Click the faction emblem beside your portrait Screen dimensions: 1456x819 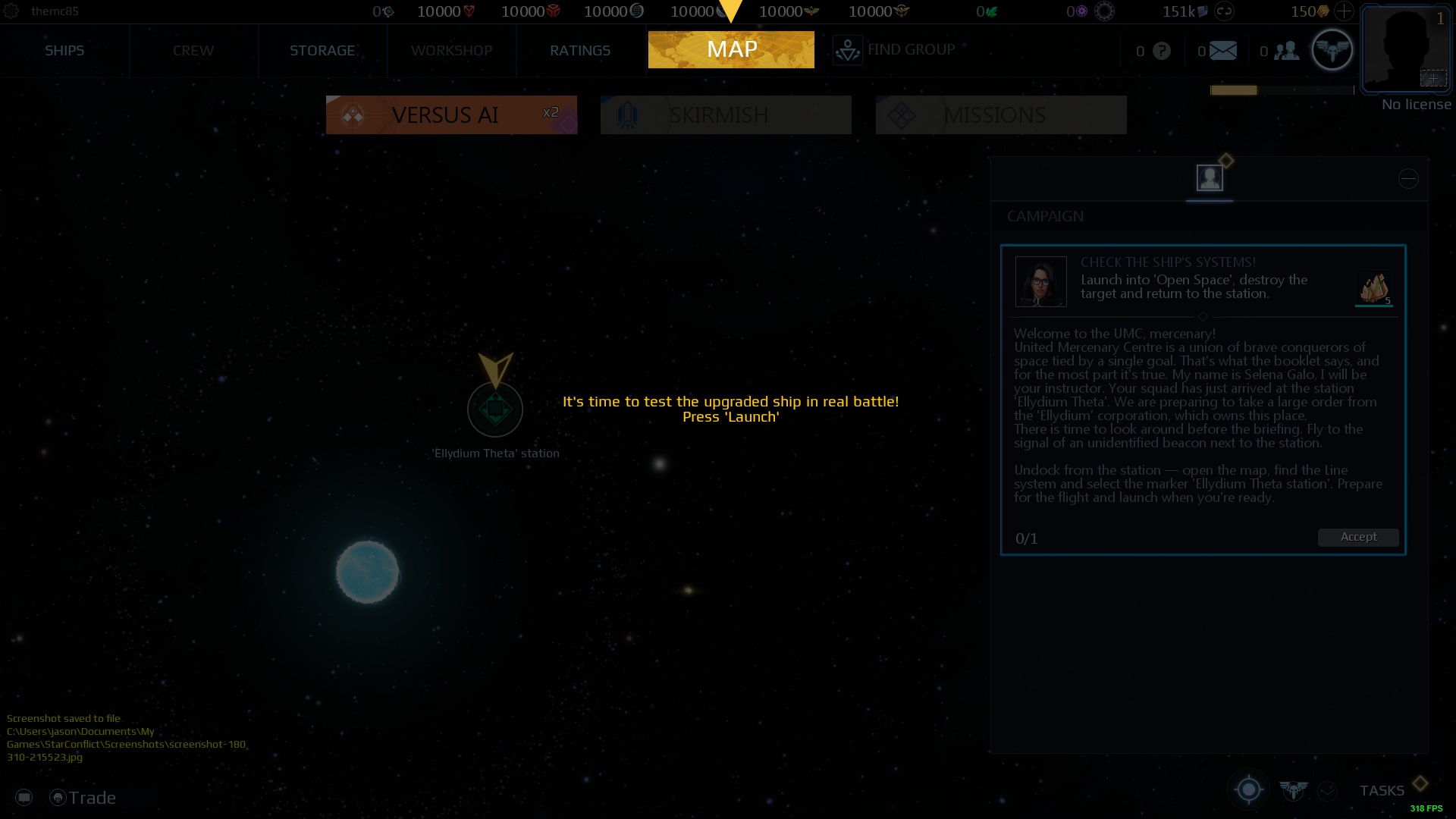(1332, 49)
